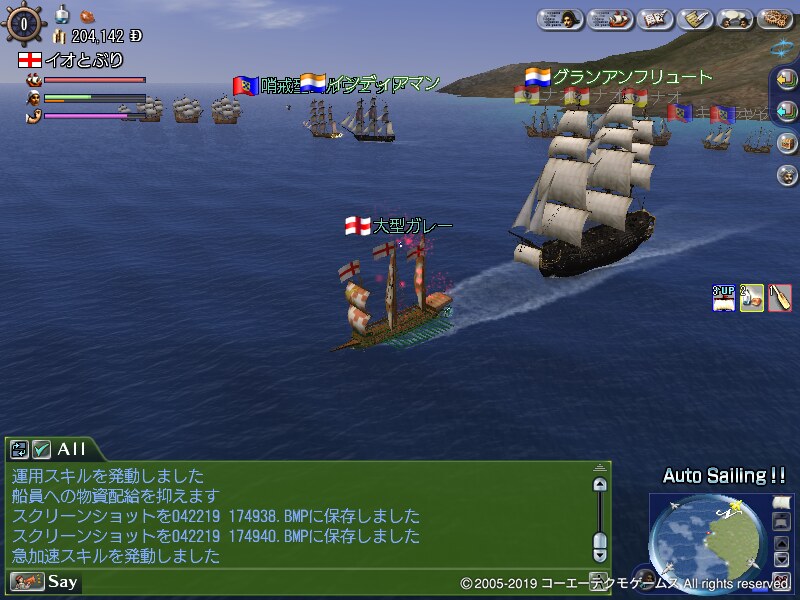Click the open book menu button

[x=653, y=17]
